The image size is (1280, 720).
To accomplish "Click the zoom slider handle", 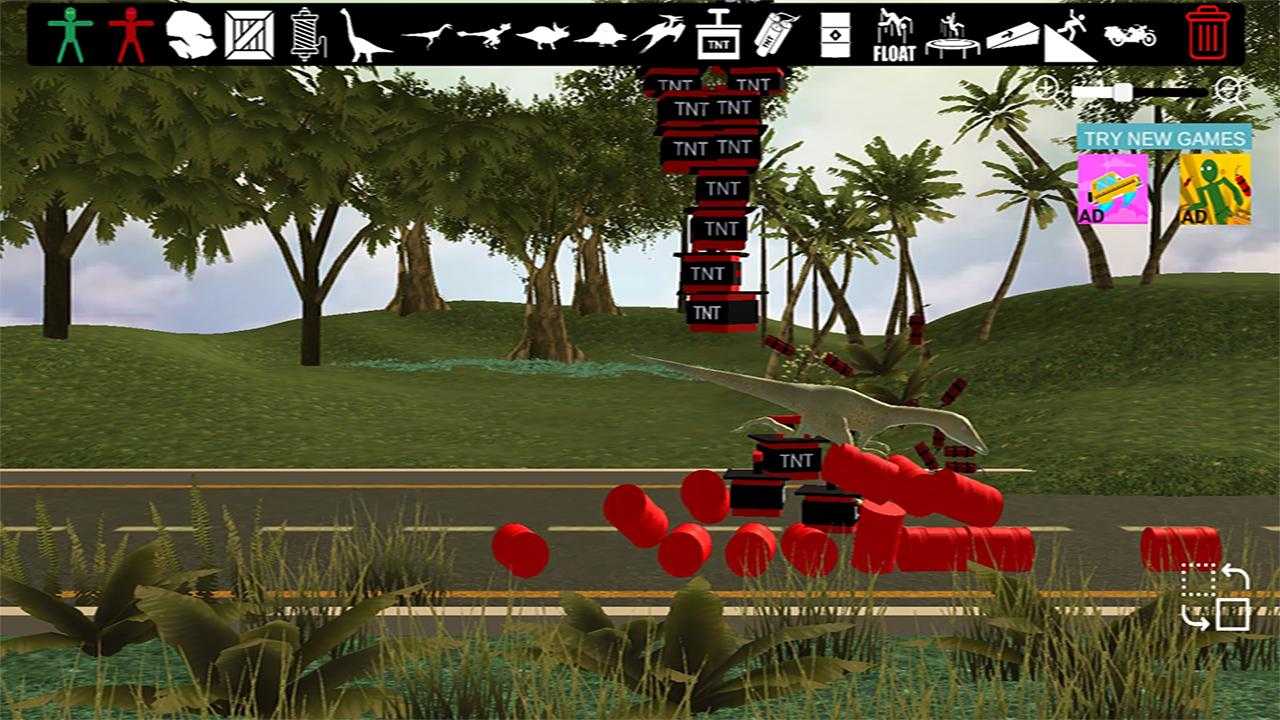I will pyautogui.click(x=1123, y=92).
